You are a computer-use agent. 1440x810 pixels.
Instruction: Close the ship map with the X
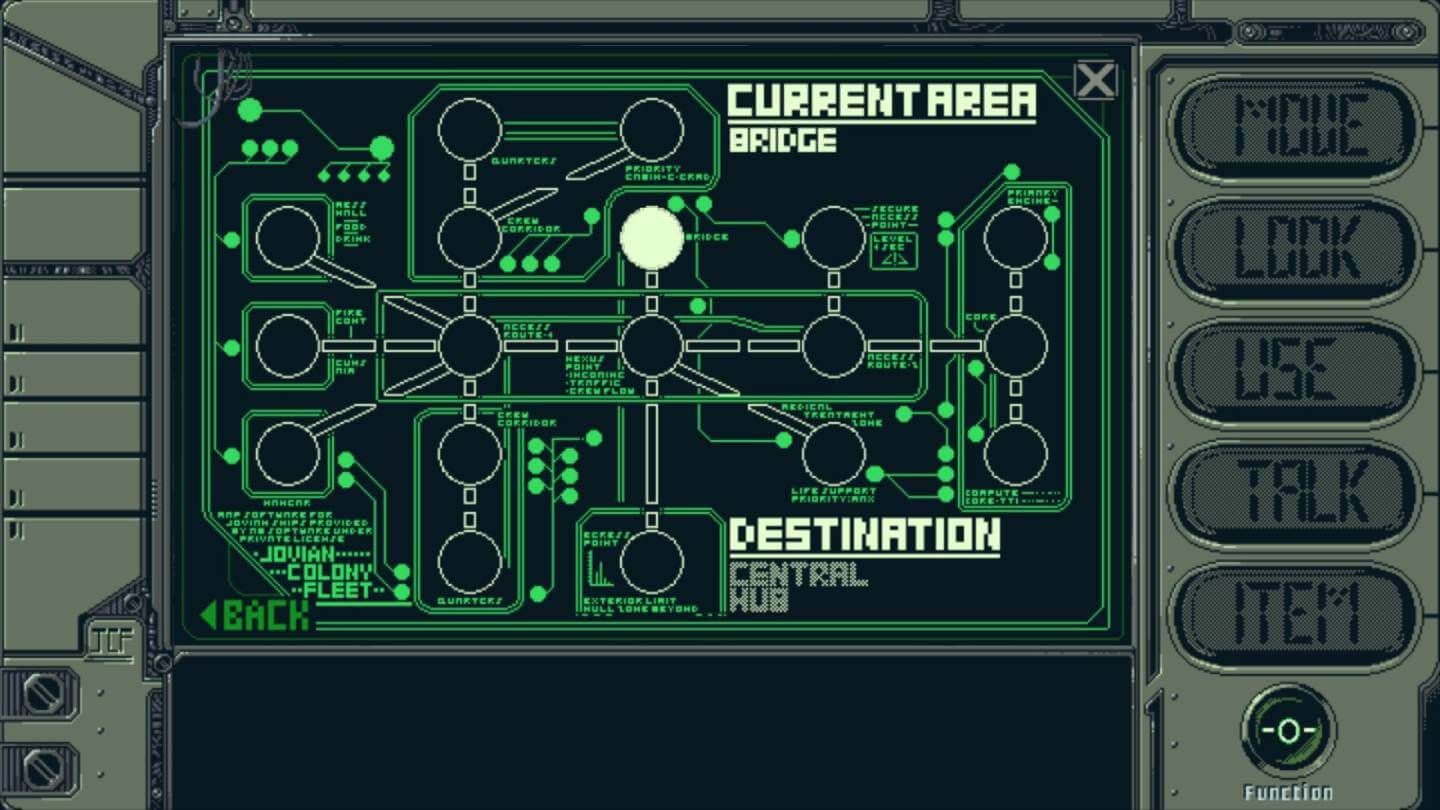click(x=1095, y=80)
